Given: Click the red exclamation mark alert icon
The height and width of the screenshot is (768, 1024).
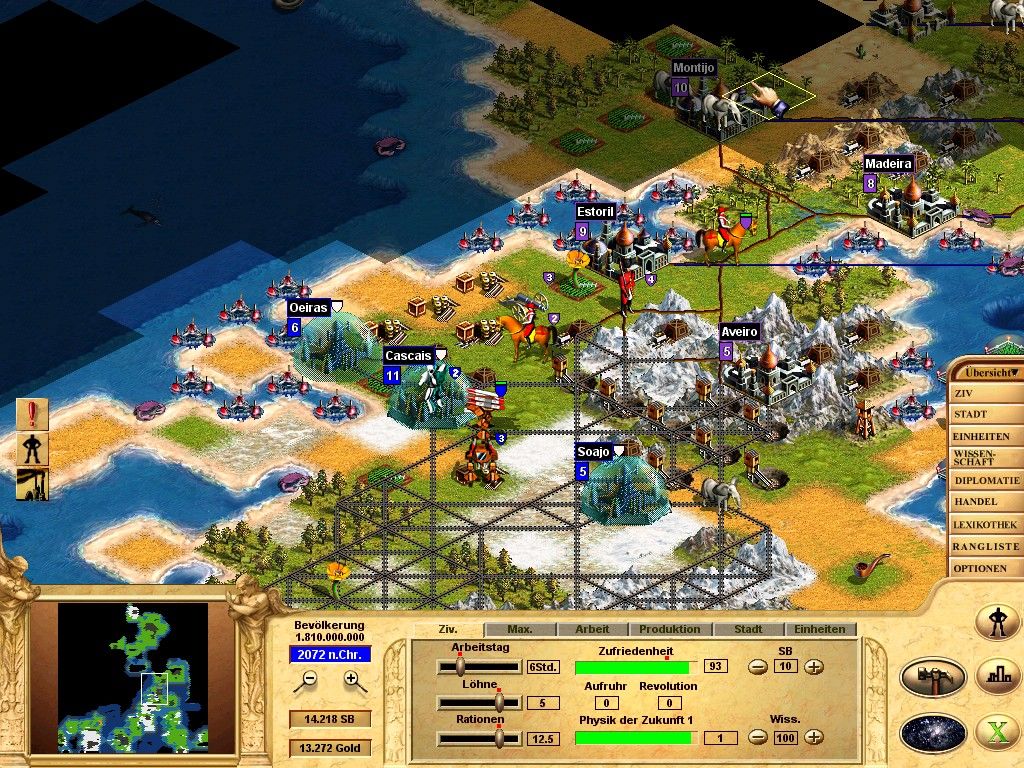Looking at the screenshot, I should coord(32,414).
